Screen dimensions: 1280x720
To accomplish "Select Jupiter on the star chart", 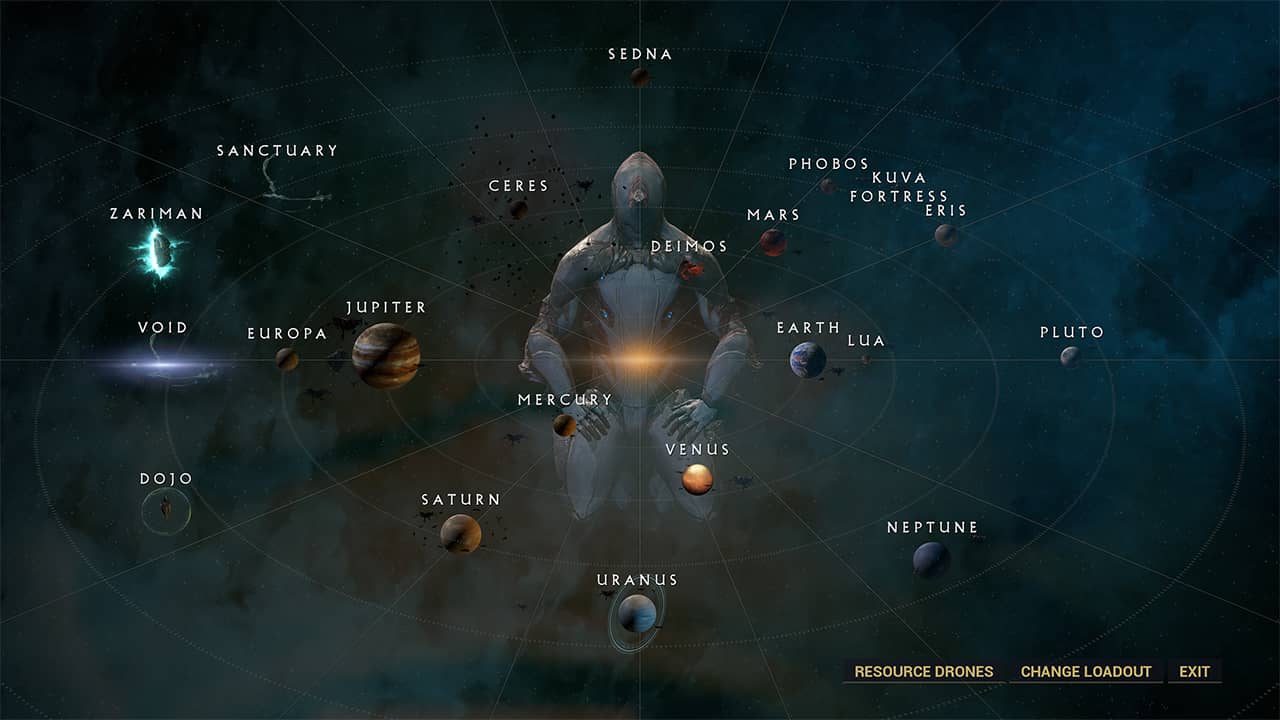I will (x=385, y=353).
